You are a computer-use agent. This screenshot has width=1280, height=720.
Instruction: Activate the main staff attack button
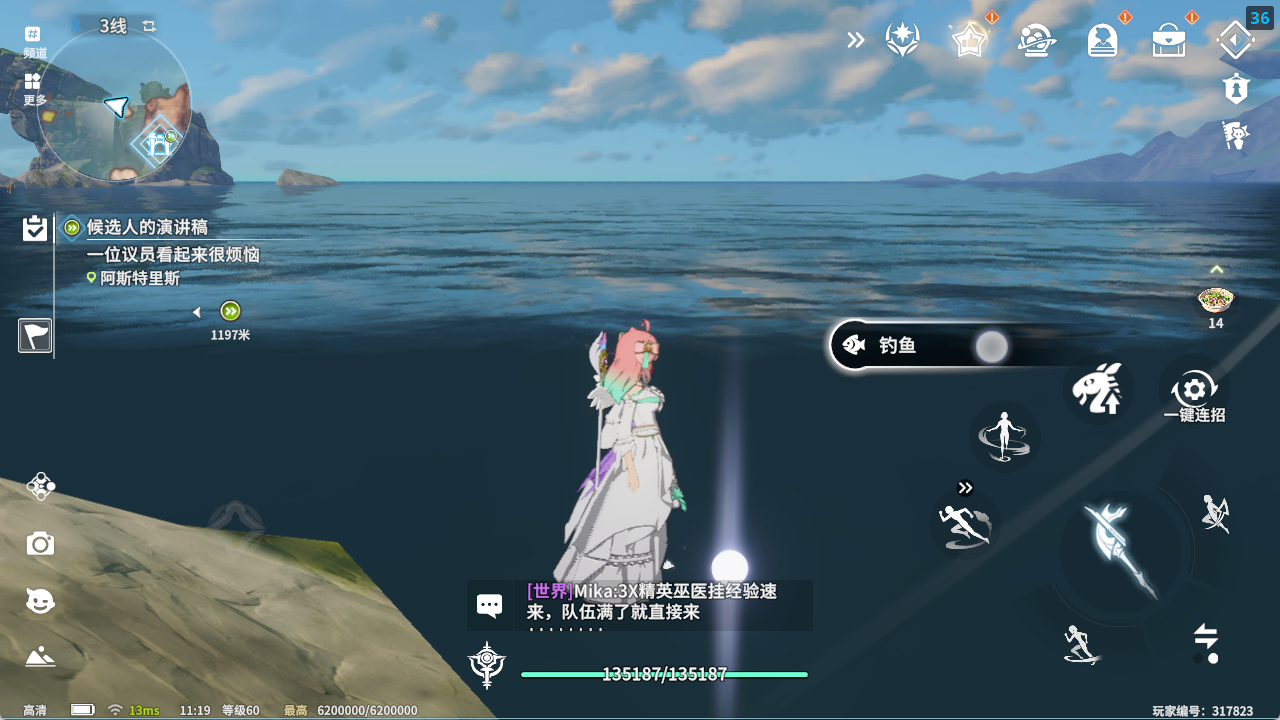(1119, 551)
